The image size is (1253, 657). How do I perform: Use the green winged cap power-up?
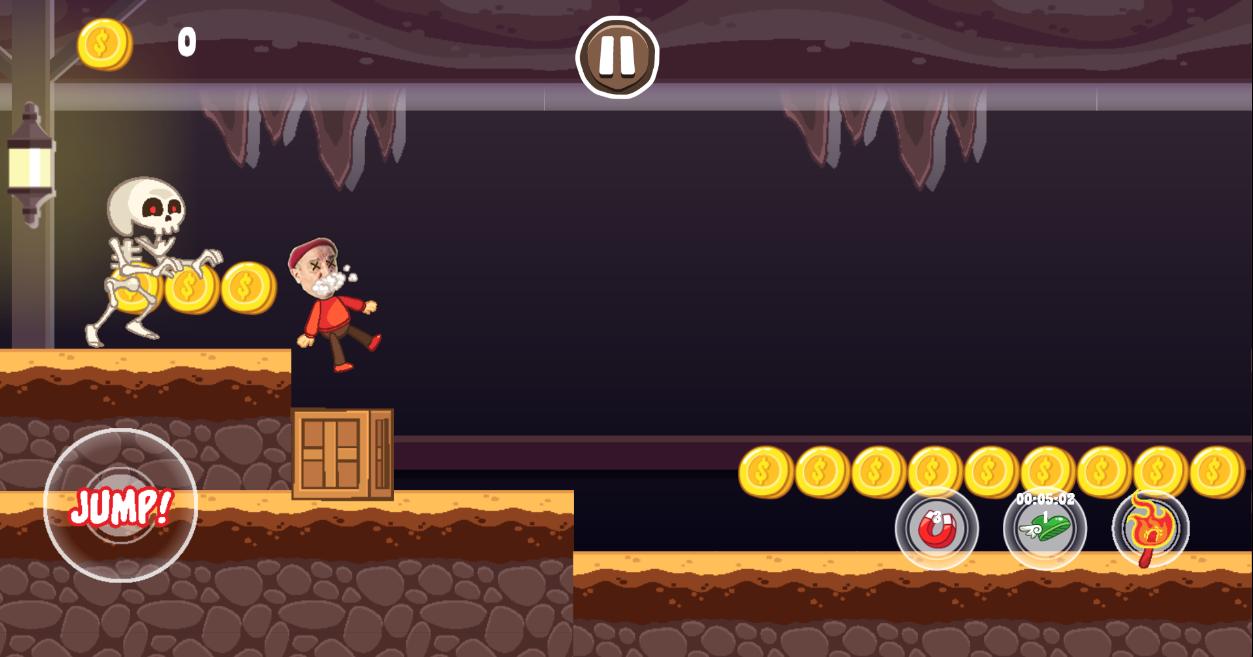[x=1045, y=528]
